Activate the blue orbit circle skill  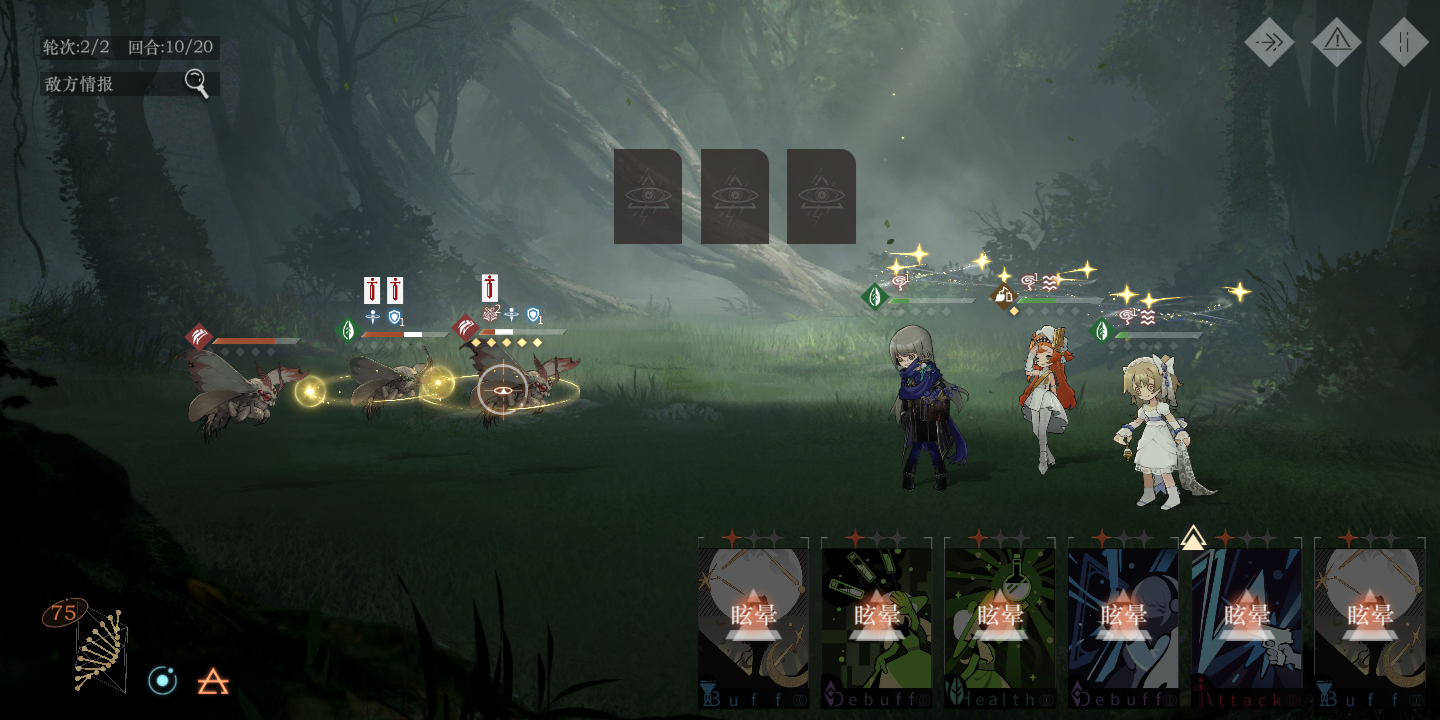162,681
